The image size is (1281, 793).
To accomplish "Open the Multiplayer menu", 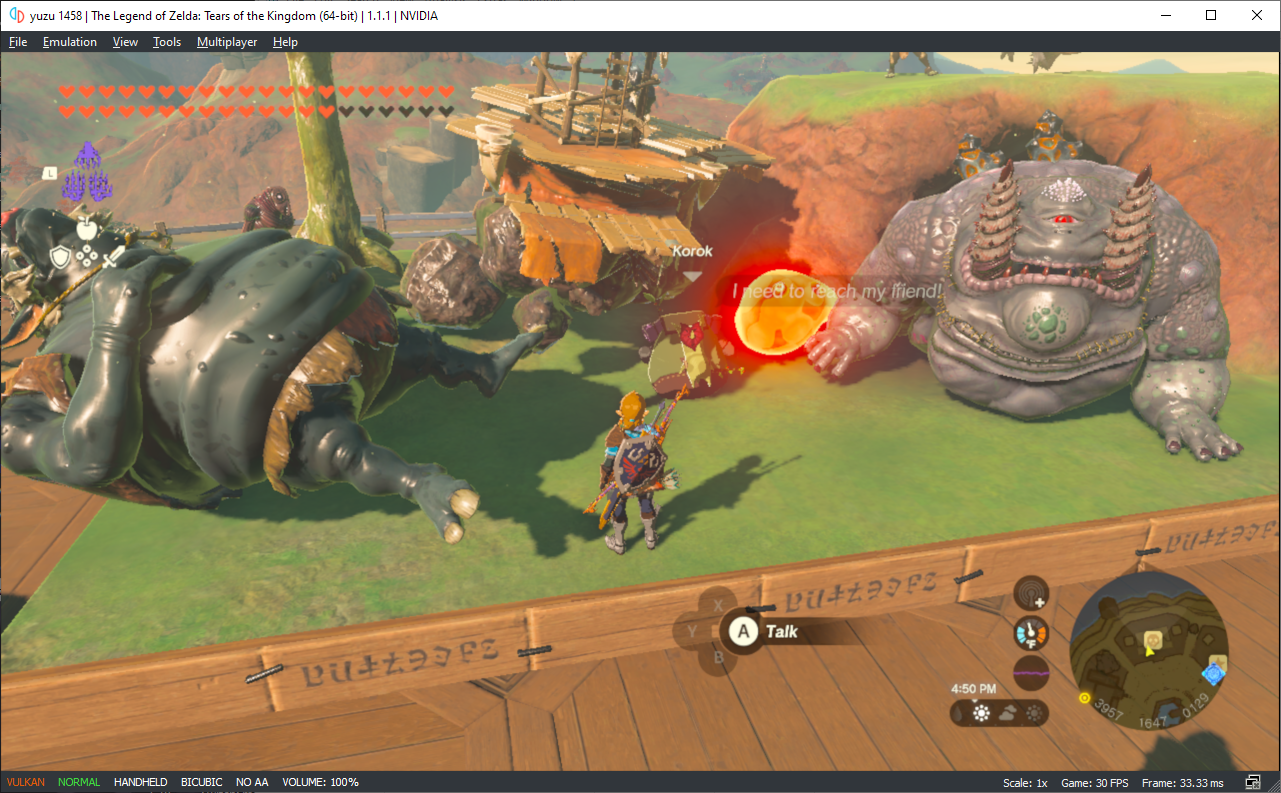I will click(x=227, y=41).
